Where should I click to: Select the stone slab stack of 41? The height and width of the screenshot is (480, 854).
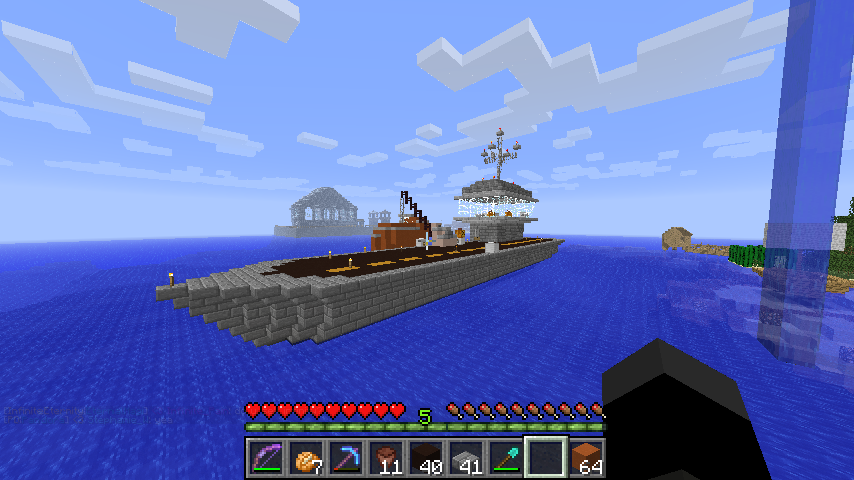pos(466,458)
